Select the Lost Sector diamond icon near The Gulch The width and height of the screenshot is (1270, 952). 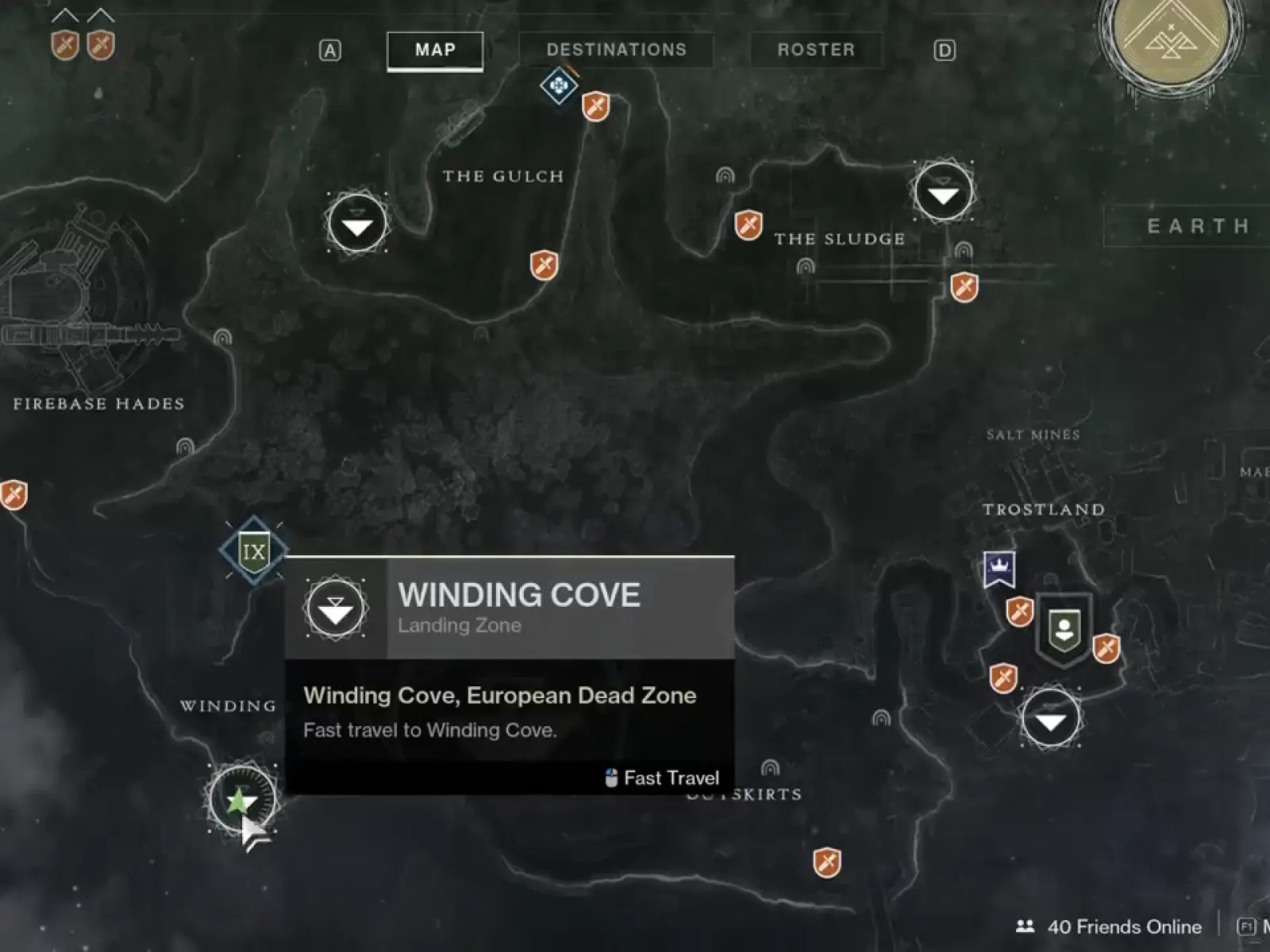click(558, 87)
